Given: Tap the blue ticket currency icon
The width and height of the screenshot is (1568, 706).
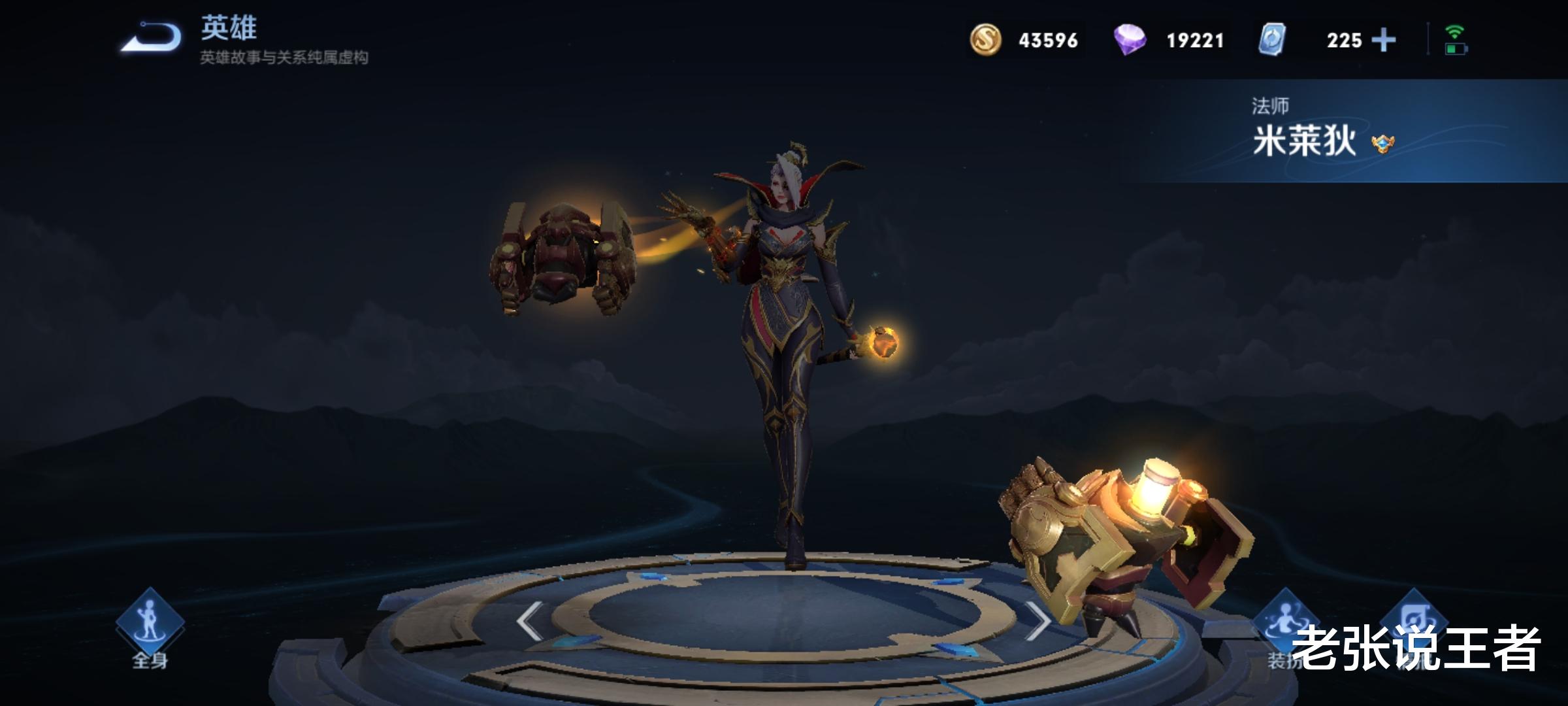Looking at the screenshot, I should pyautogui.click(x=1272, y=40).
